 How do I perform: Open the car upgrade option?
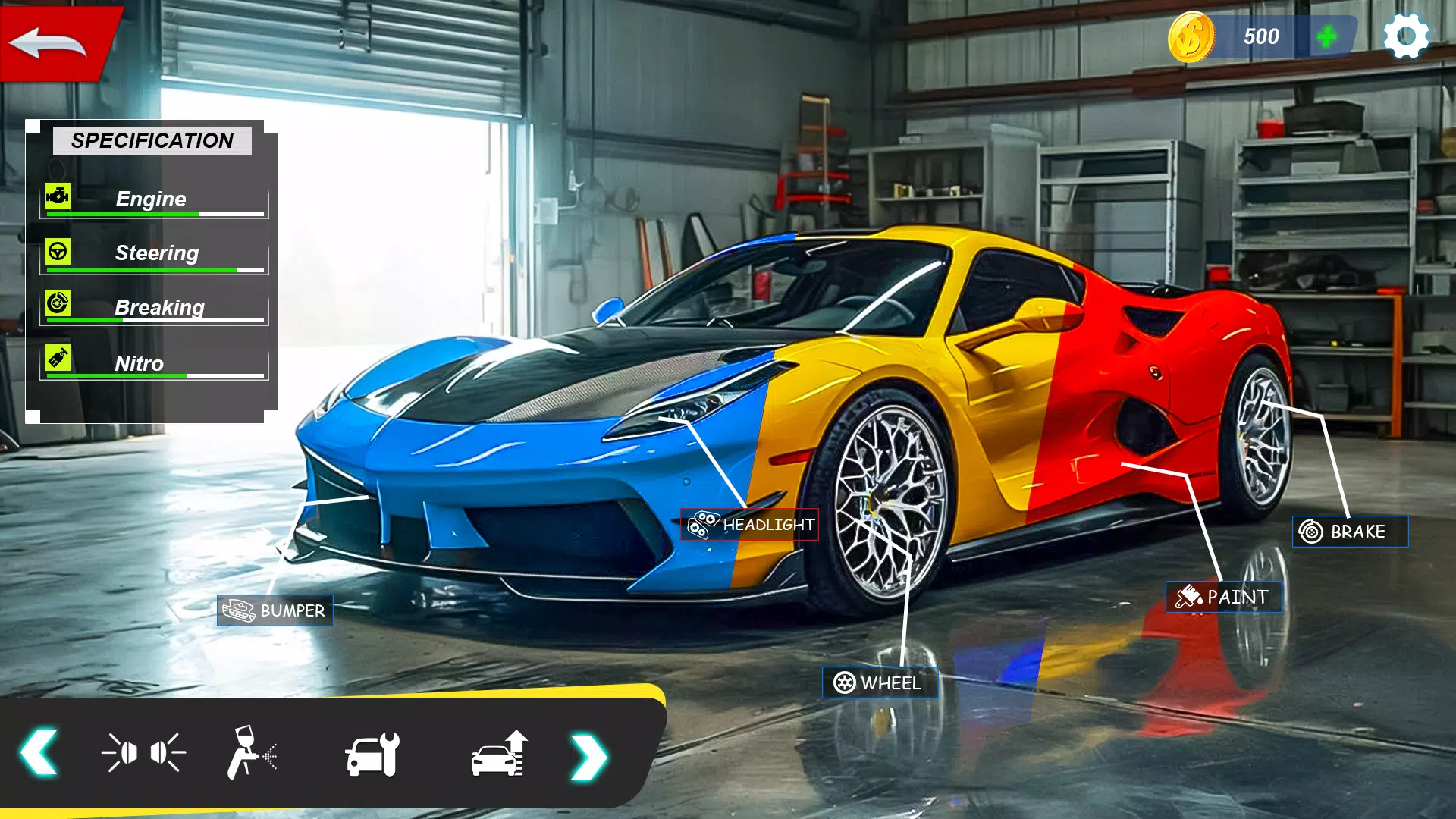click(x=500, y=755)
